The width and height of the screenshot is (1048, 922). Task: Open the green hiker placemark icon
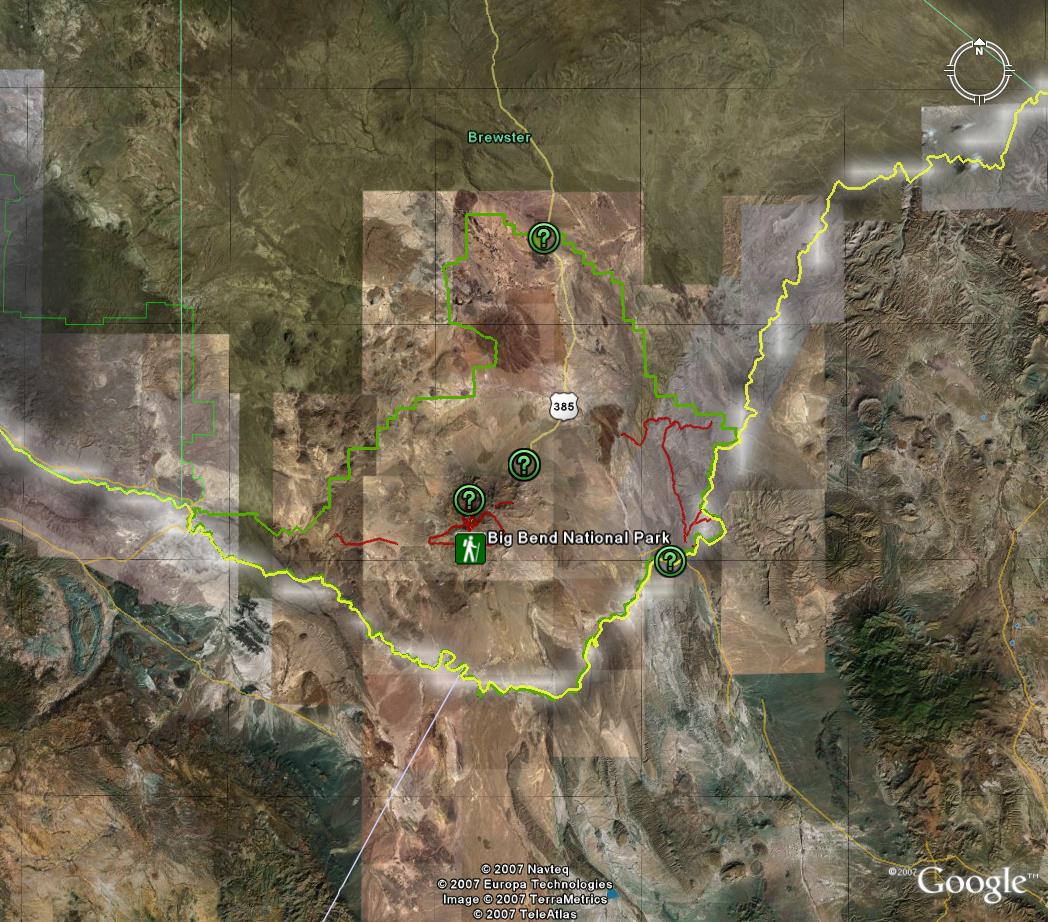pyautogui.click(x=471, y=548)
